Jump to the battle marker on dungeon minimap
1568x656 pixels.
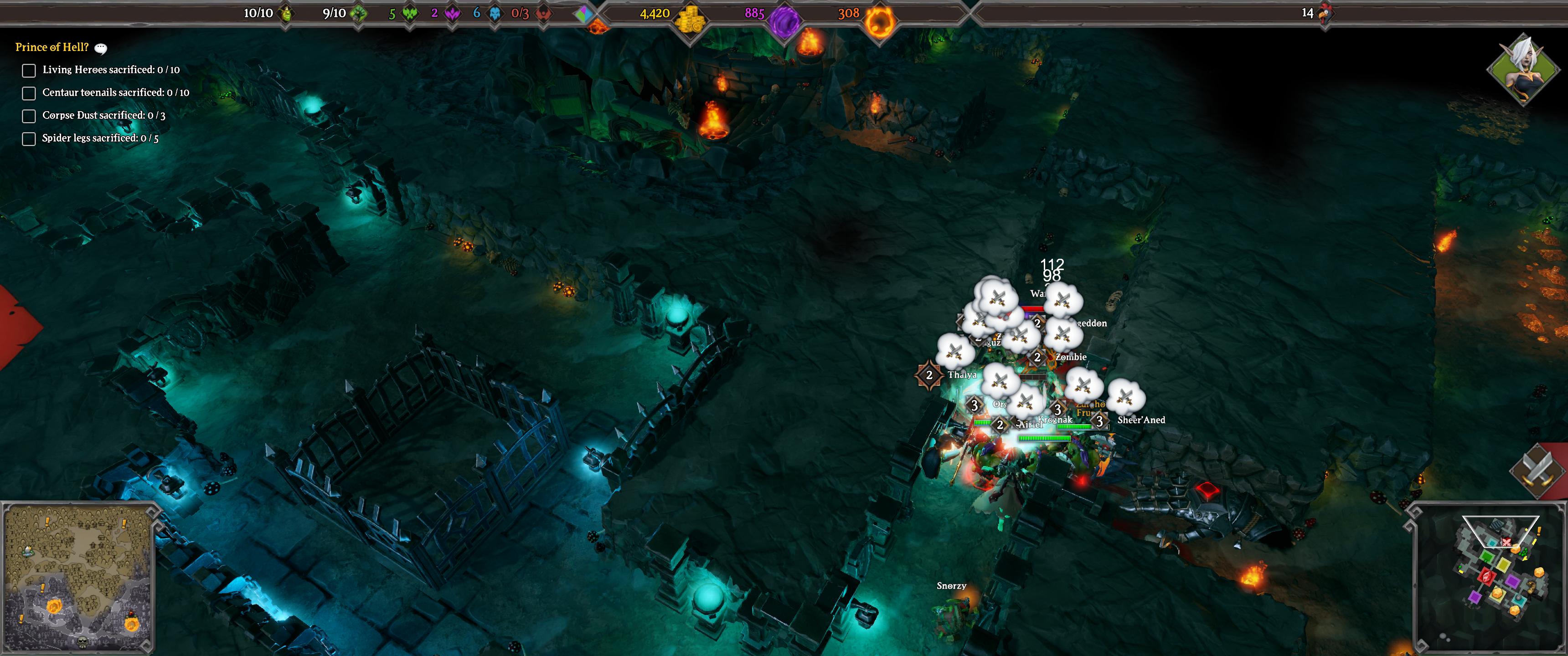coord(1506,542)
